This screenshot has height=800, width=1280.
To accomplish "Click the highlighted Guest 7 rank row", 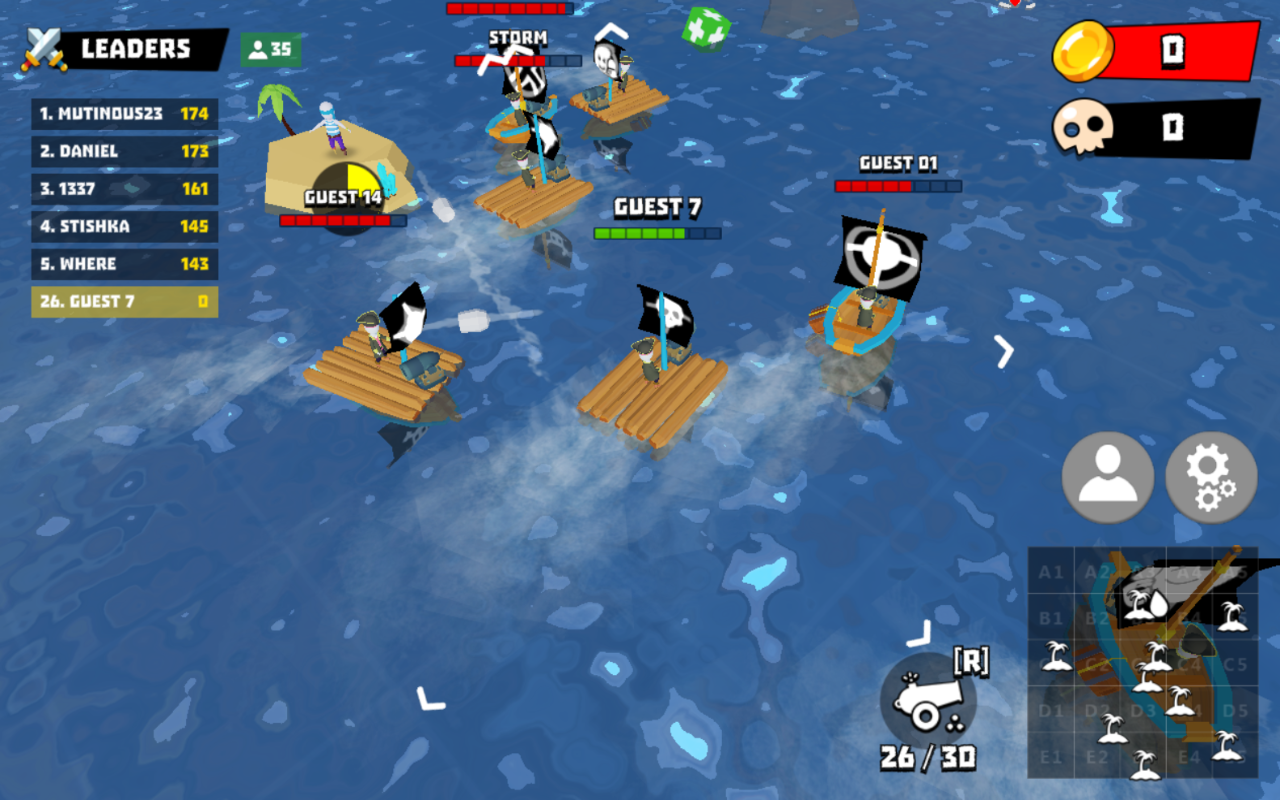I will click(125, 302).
